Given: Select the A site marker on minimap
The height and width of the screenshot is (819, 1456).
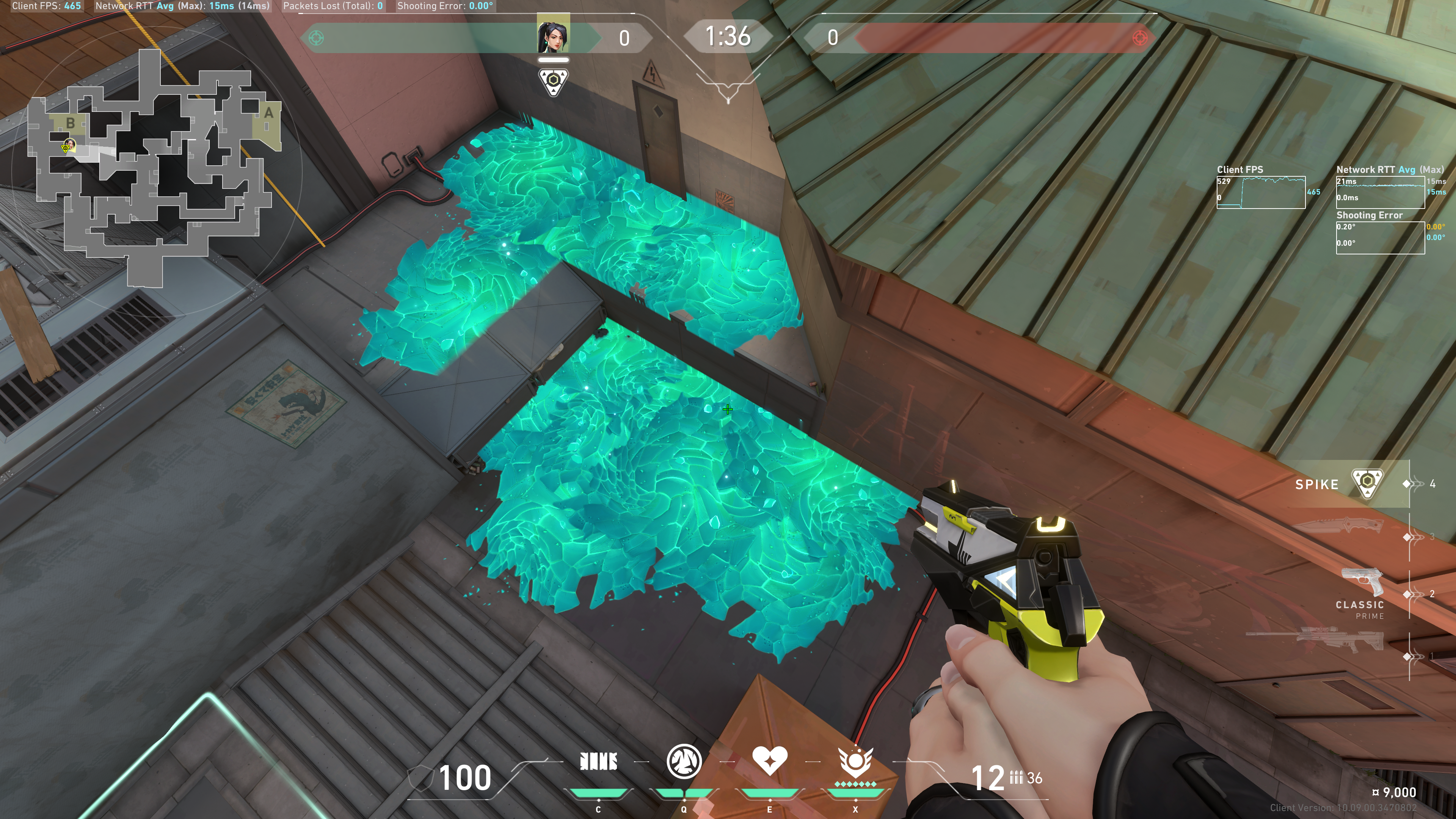Looking at the screenshot, I should click(x=268, y=113).
